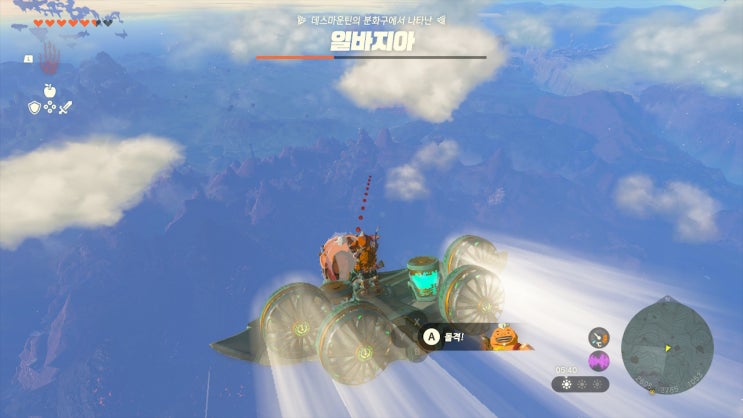The image size is (743, 418).
Task: Select the sword weapon quick-menu icon
Action: (67, 108)
